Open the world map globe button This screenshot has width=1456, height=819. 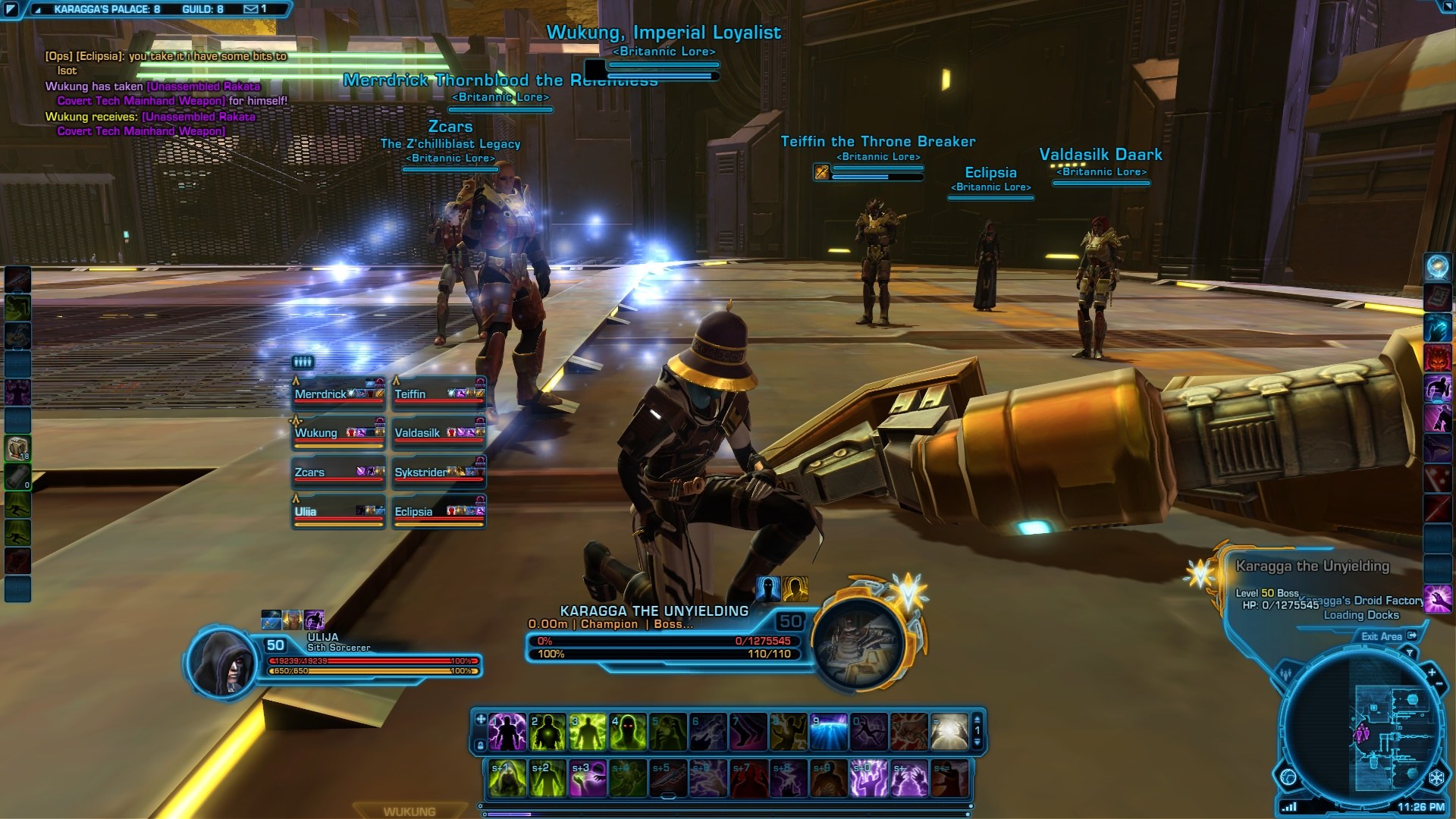point(1288,777)
